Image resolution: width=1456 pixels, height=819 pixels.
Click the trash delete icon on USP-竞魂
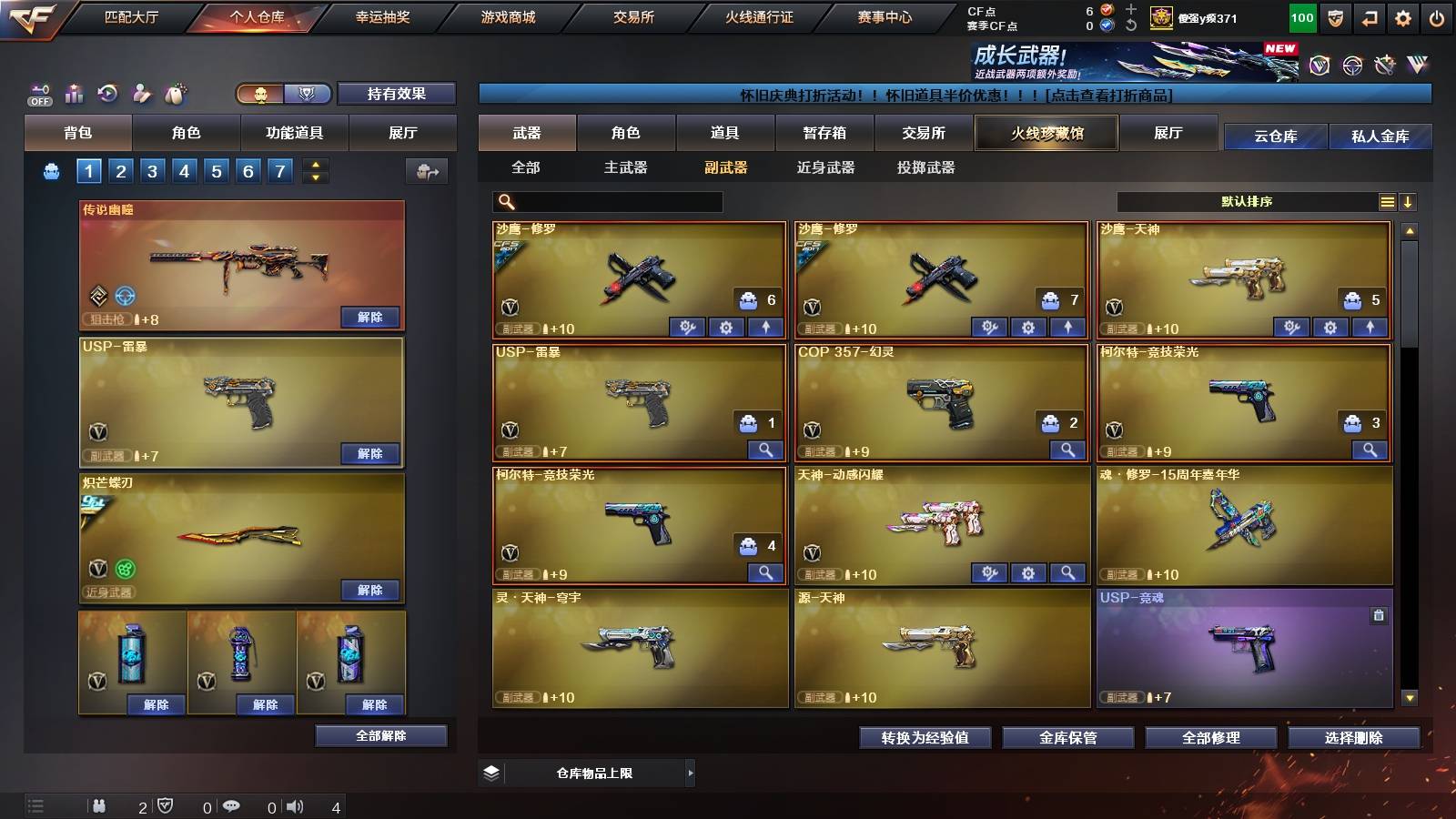[x=1377, y=616]
